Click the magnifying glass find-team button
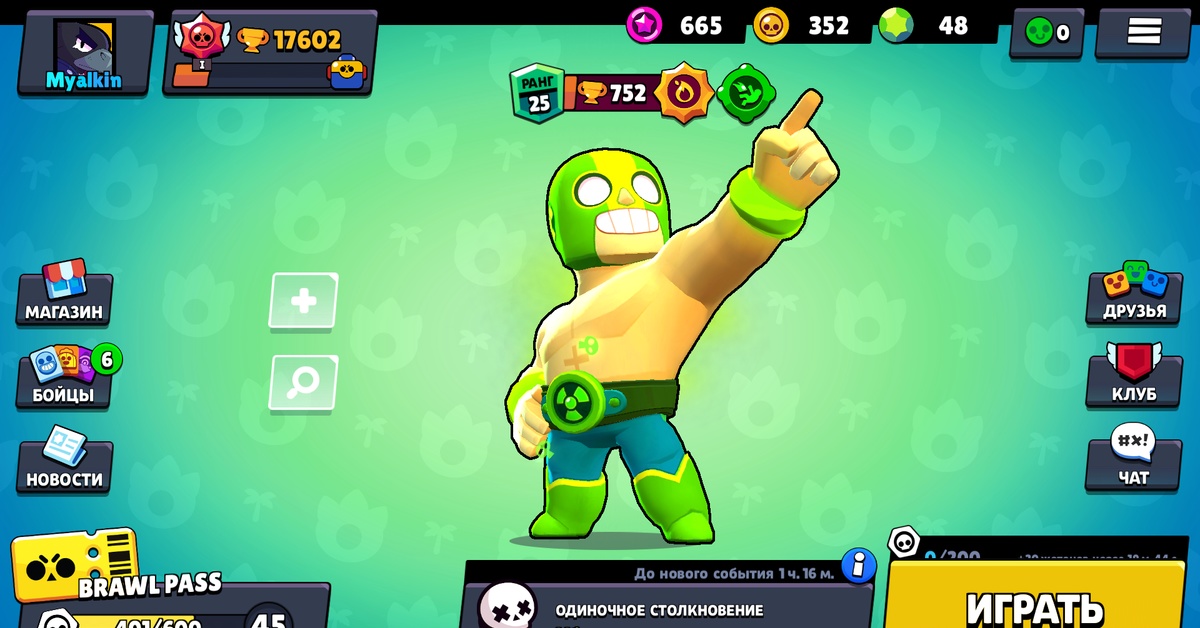 [x=303, y=382]
